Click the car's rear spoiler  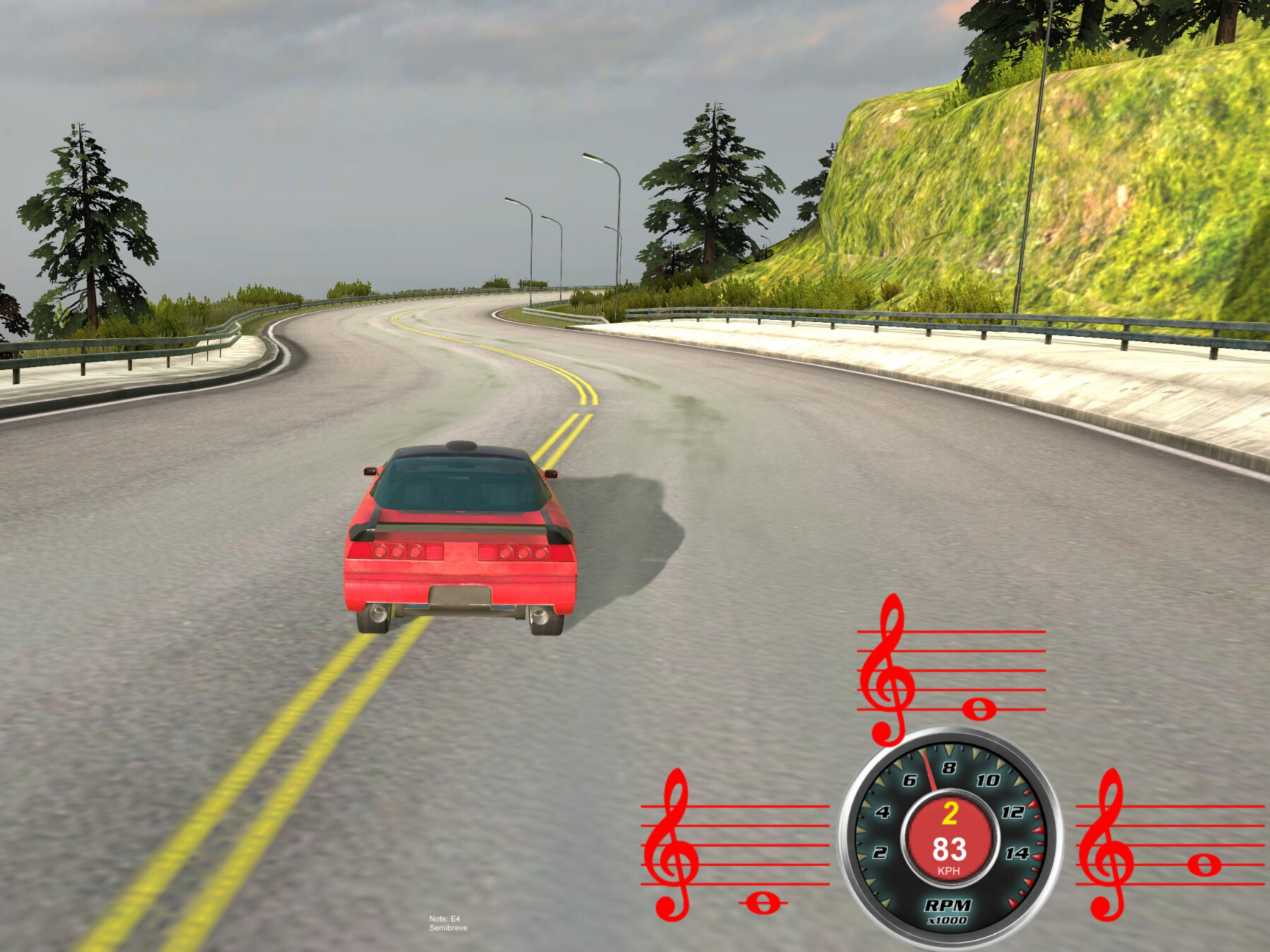tap(456, 526)
